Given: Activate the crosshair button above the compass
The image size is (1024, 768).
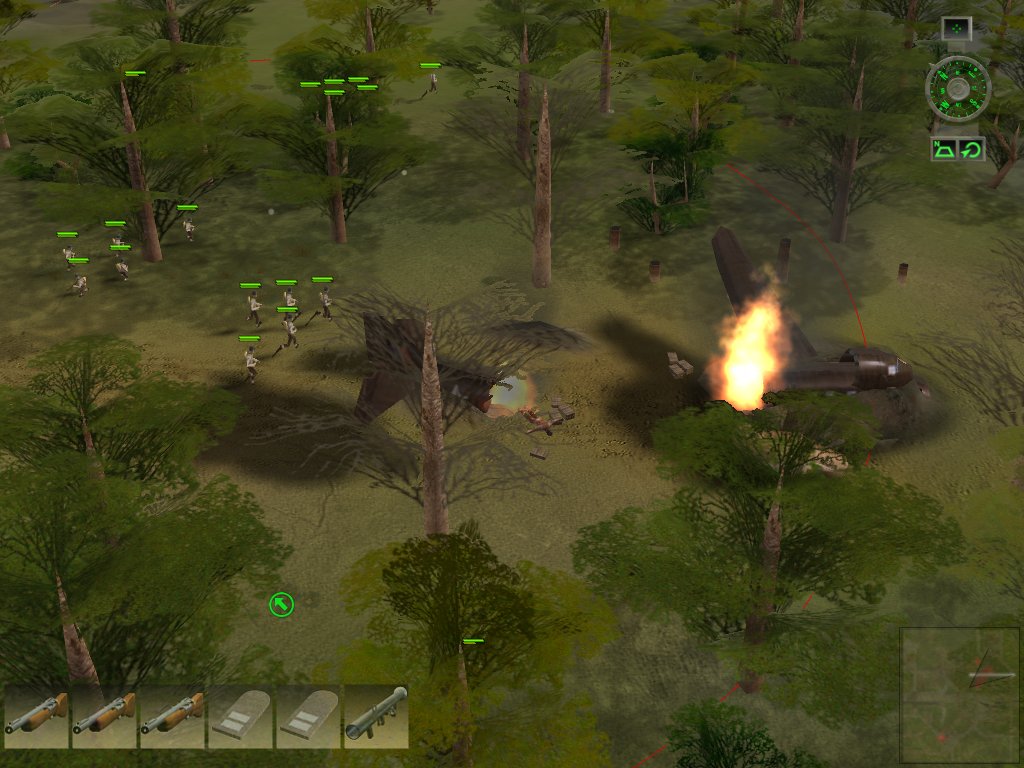Looking at the screenshot, I should (957, 29).
